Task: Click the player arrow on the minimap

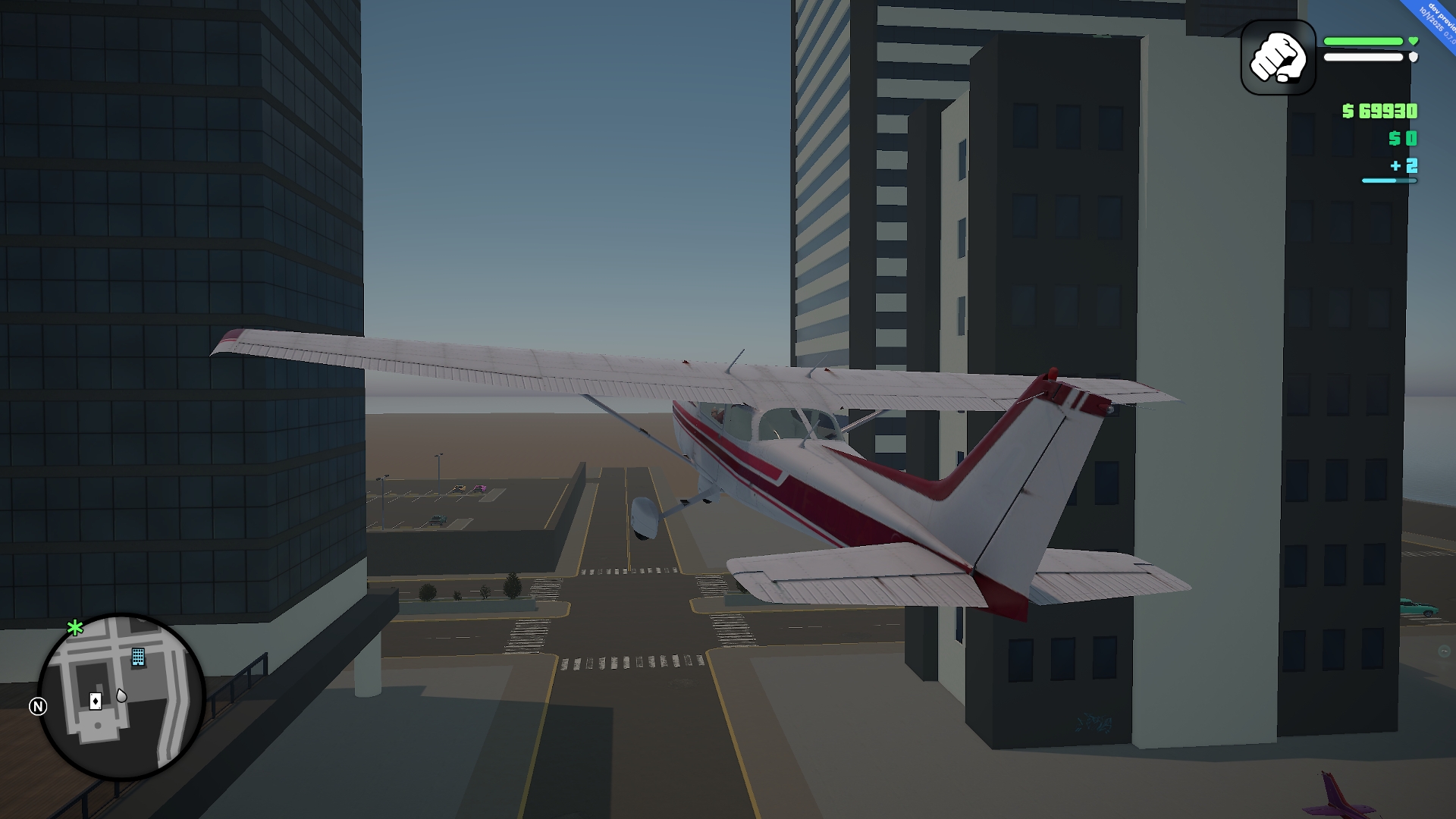Action: (121, 695)
